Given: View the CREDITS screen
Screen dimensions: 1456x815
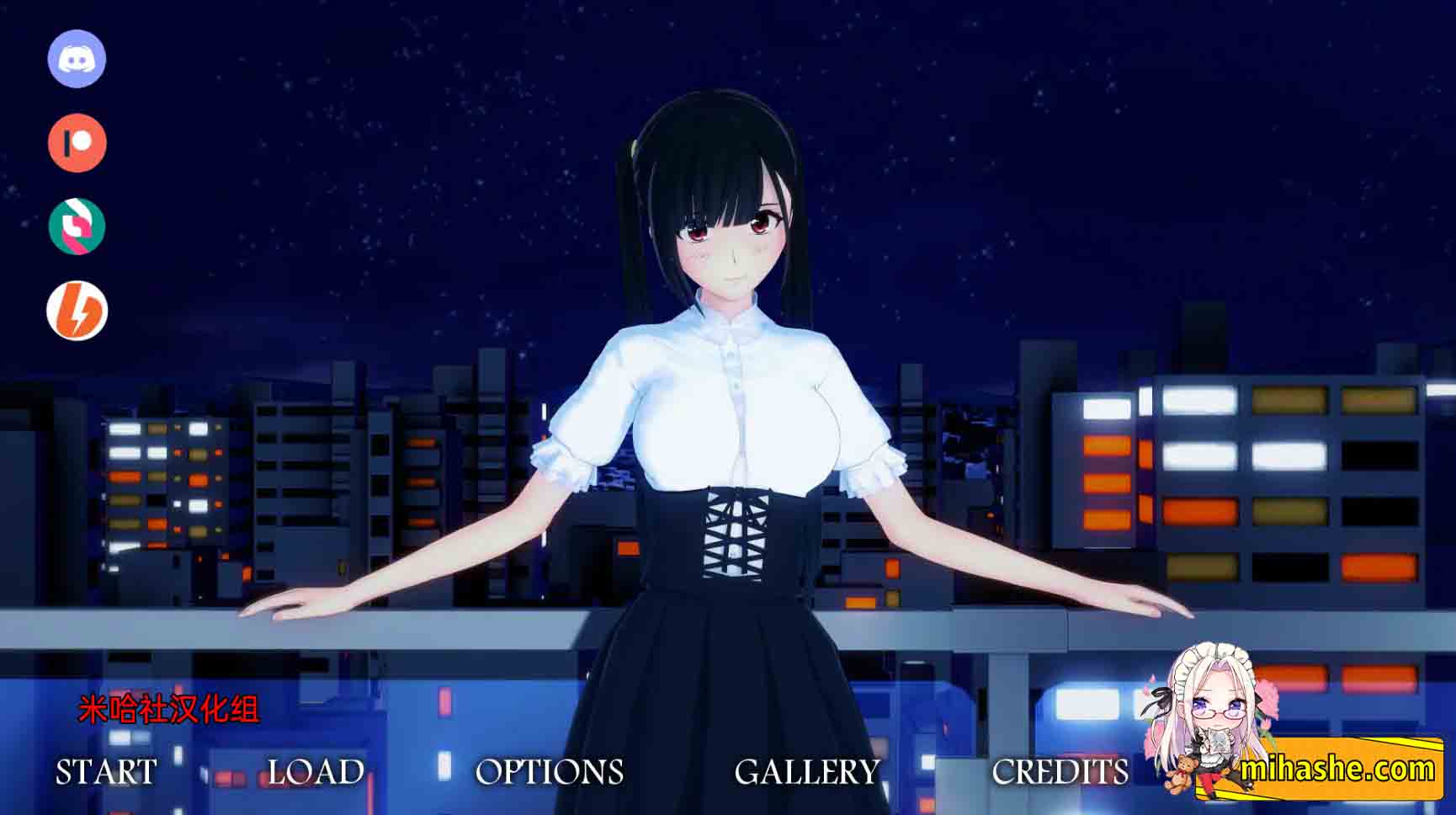Looking at the screenshot, I should click(x=1060, y=771).
